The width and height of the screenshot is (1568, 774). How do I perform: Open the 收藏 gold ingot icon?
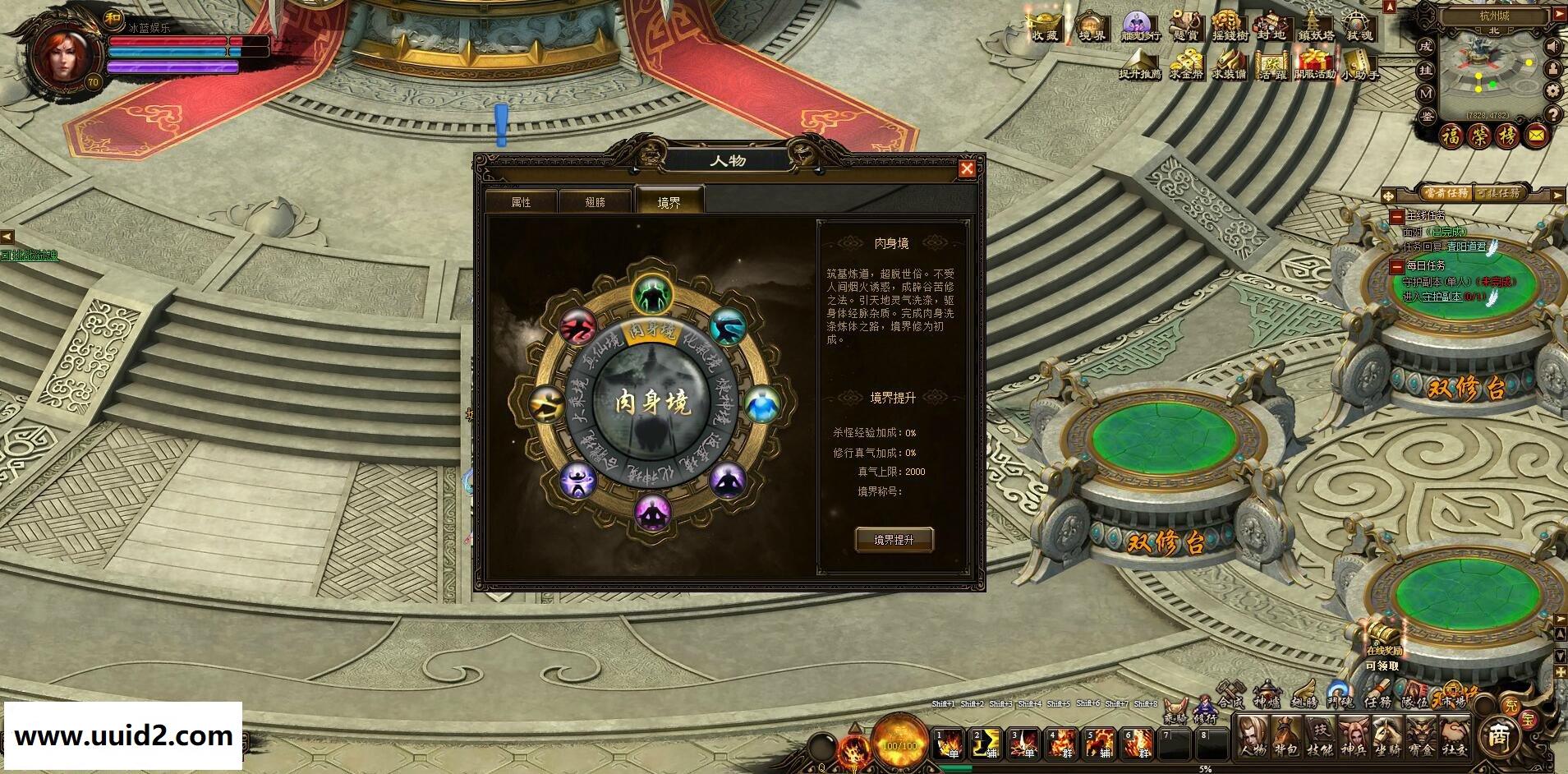[x=1046, y=25]
